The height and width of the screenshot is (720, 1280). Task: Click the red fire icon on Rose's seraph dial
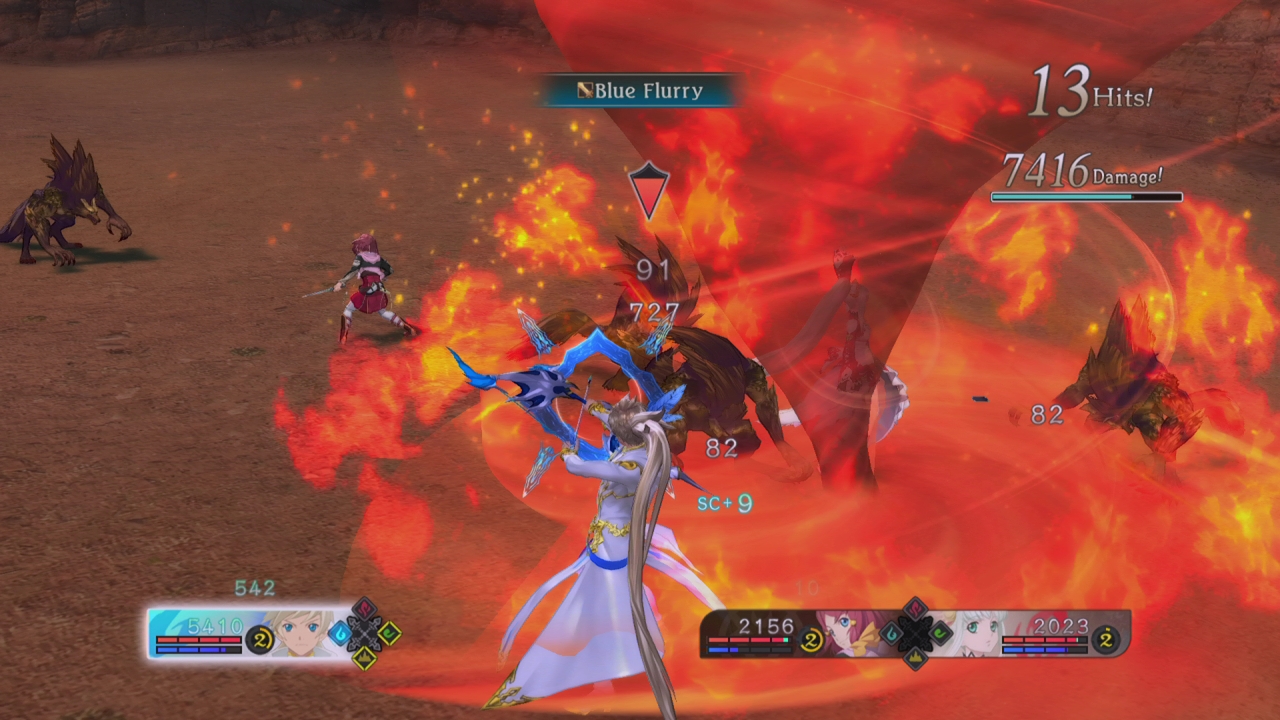(x=916, y=610)
